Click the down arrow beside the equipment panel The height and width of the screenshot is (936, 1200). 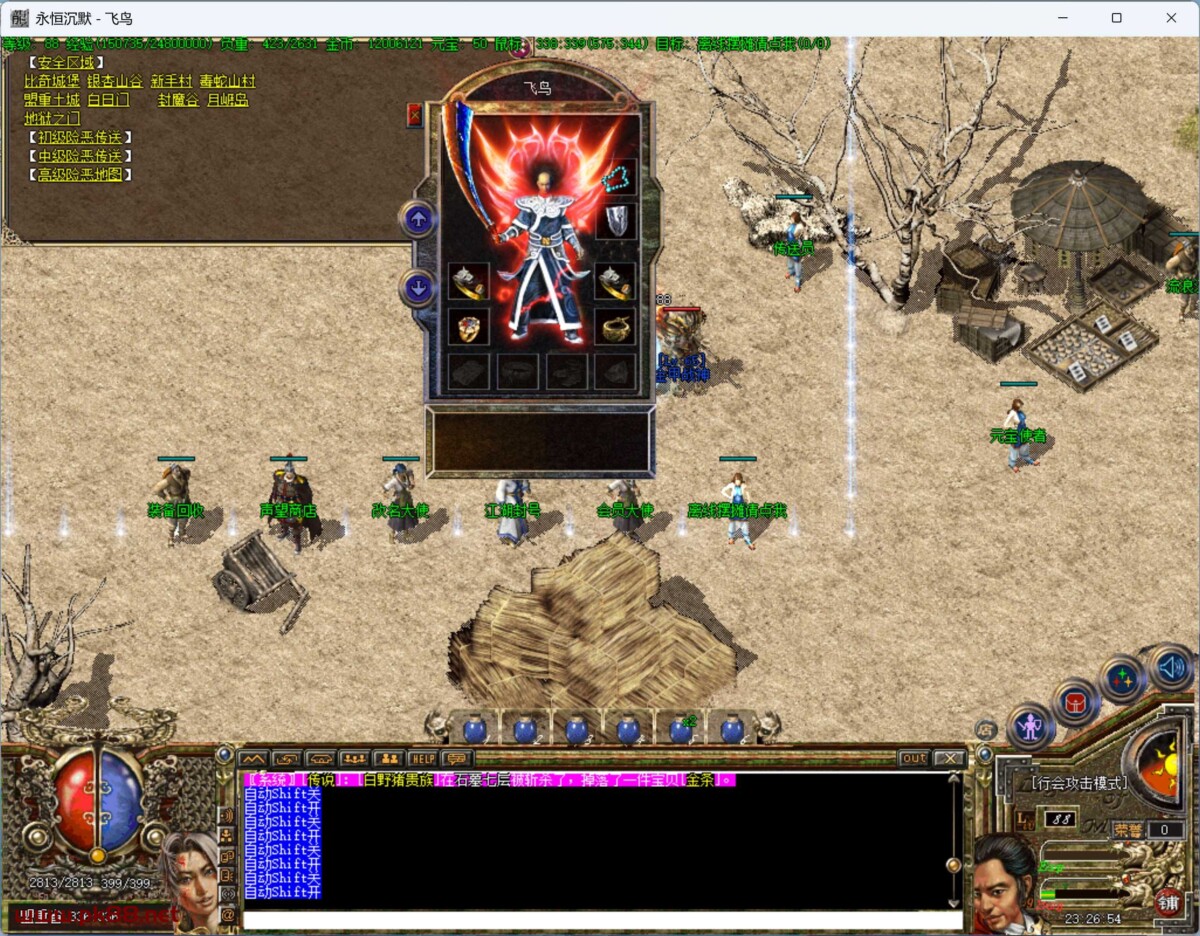[417, 289]
